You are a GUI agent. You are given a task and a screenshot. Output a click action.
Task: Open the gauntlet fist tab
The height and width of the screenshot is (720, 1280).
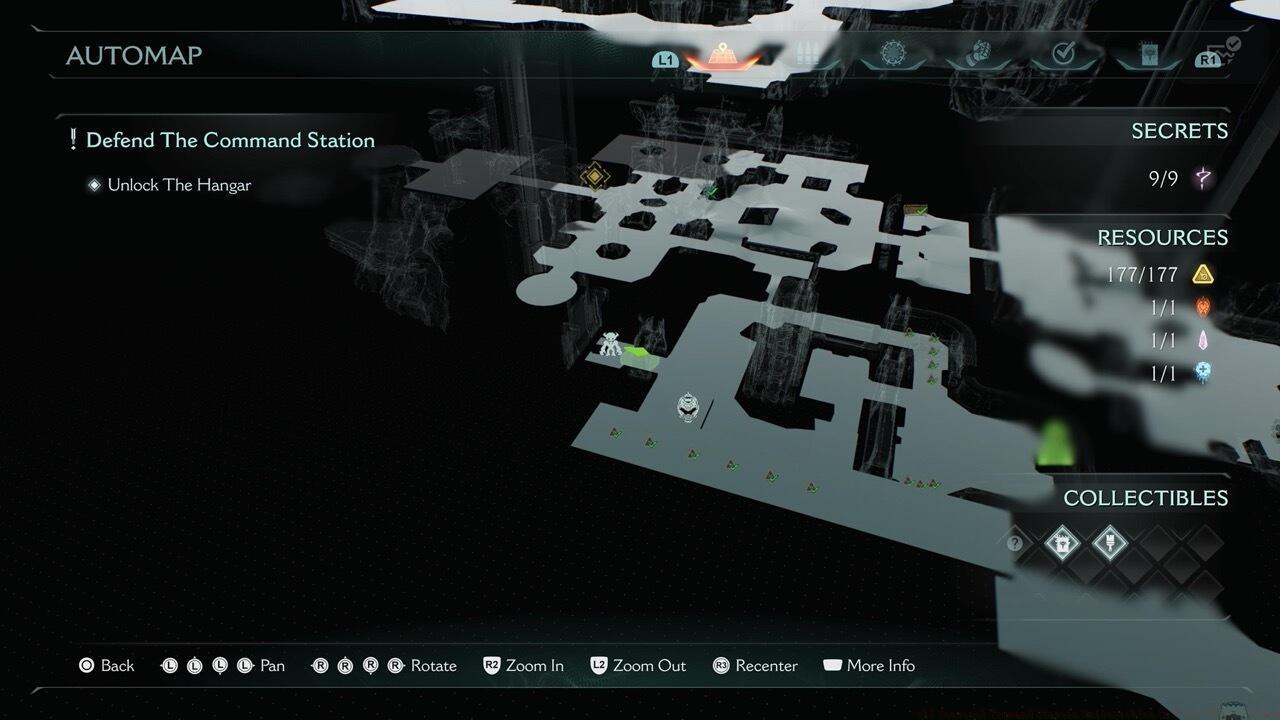coord(977,56)
